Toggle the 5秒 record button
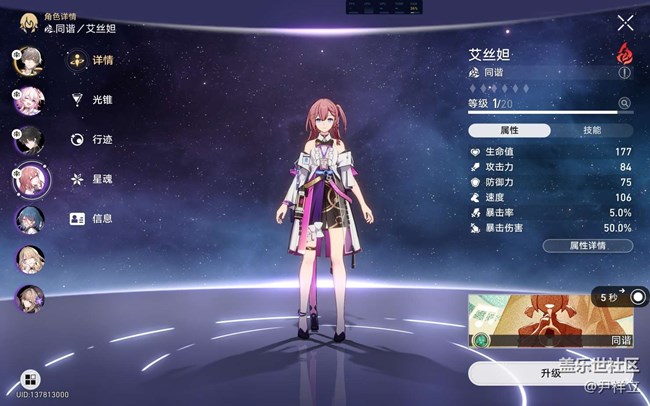This screenshot has height=406, width=650. coord(637,297)
